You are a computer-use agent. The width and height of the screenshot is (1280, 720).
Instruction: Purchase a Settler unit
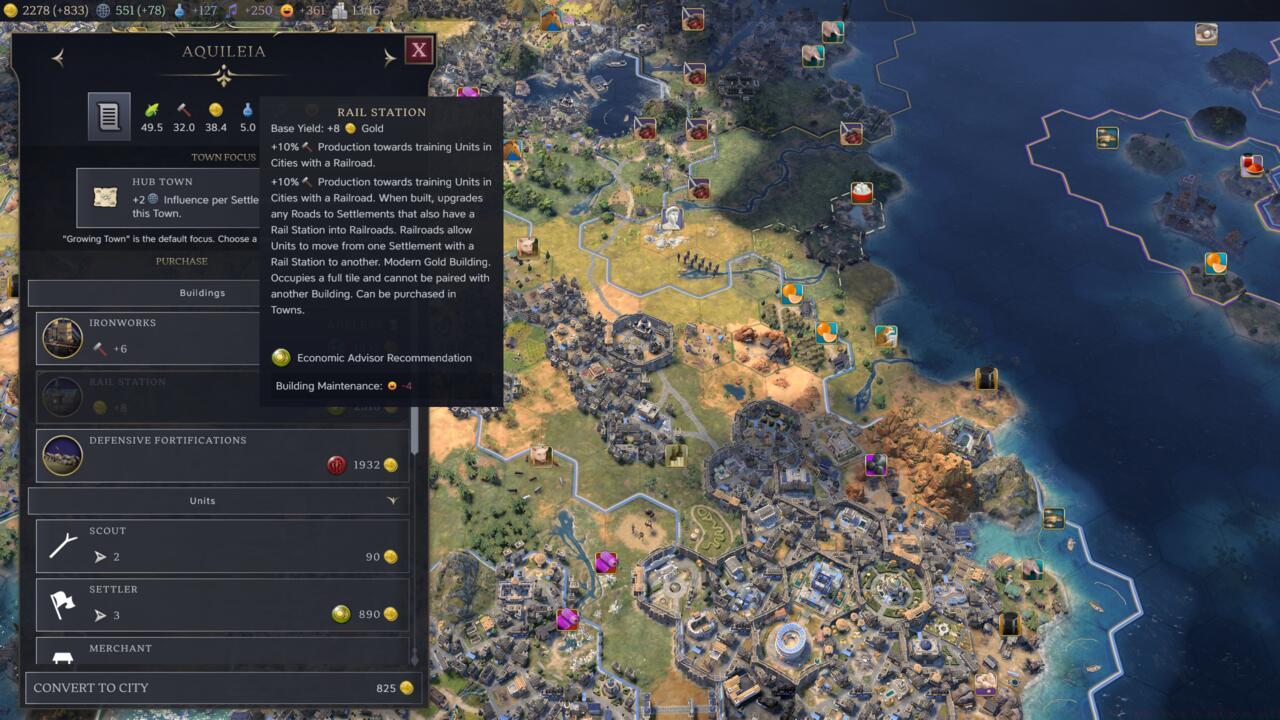222,604
